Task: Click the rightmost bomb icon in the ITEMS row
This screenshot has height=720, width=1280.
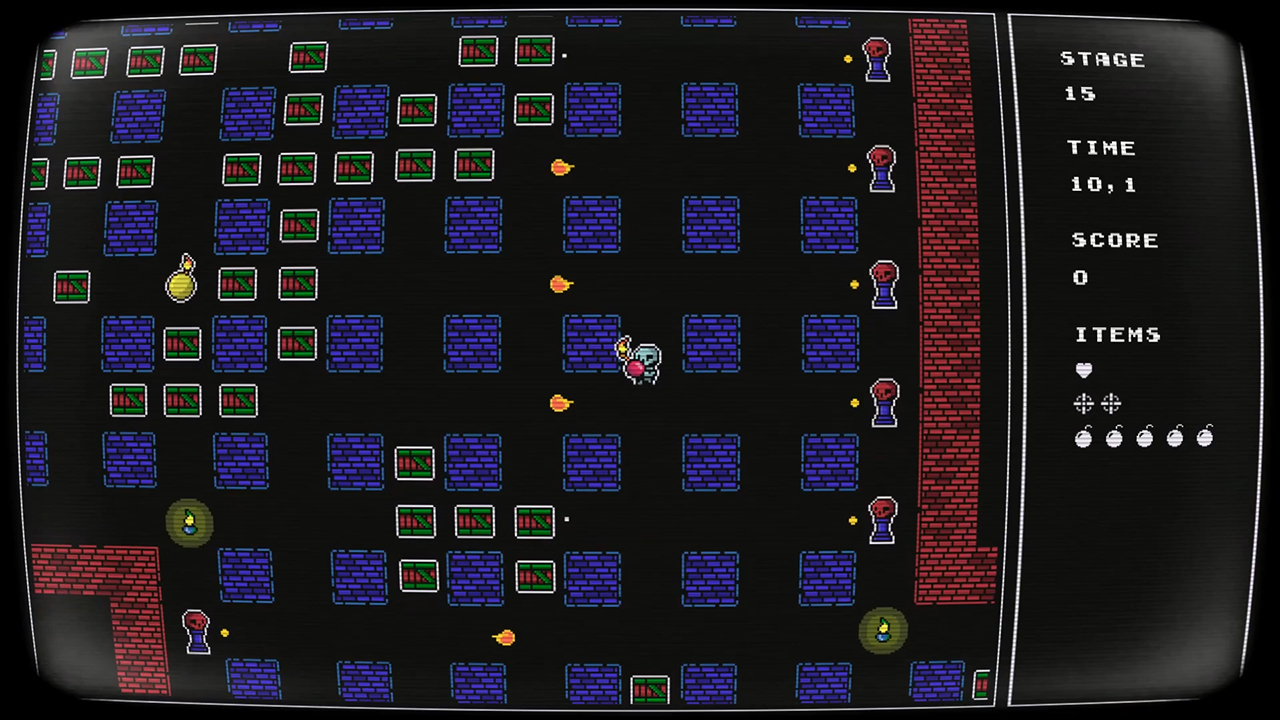Action: pos(1206,437)
